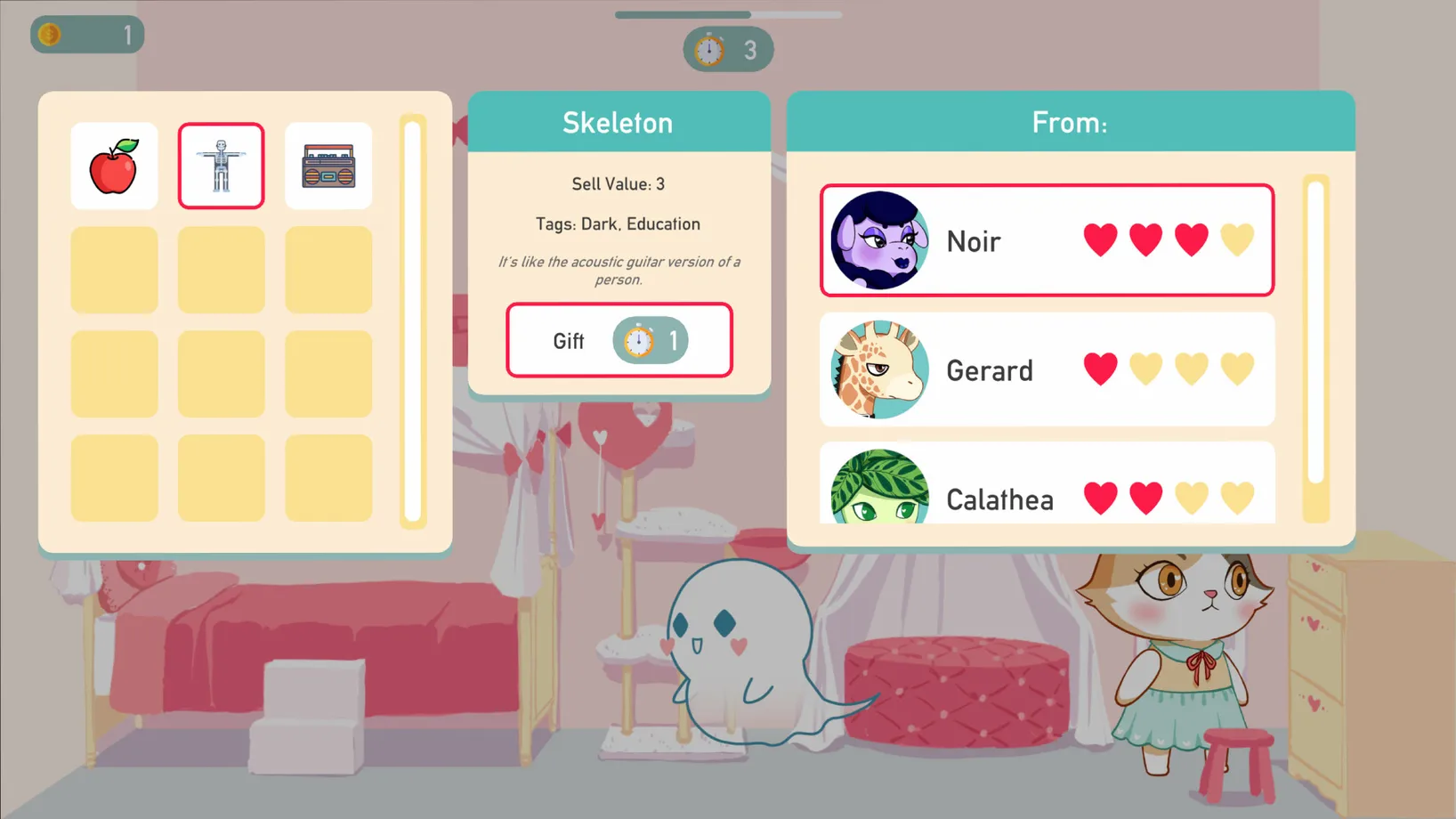
Task: Select the boombox radio inventory slot
Action: pos(328,166)
